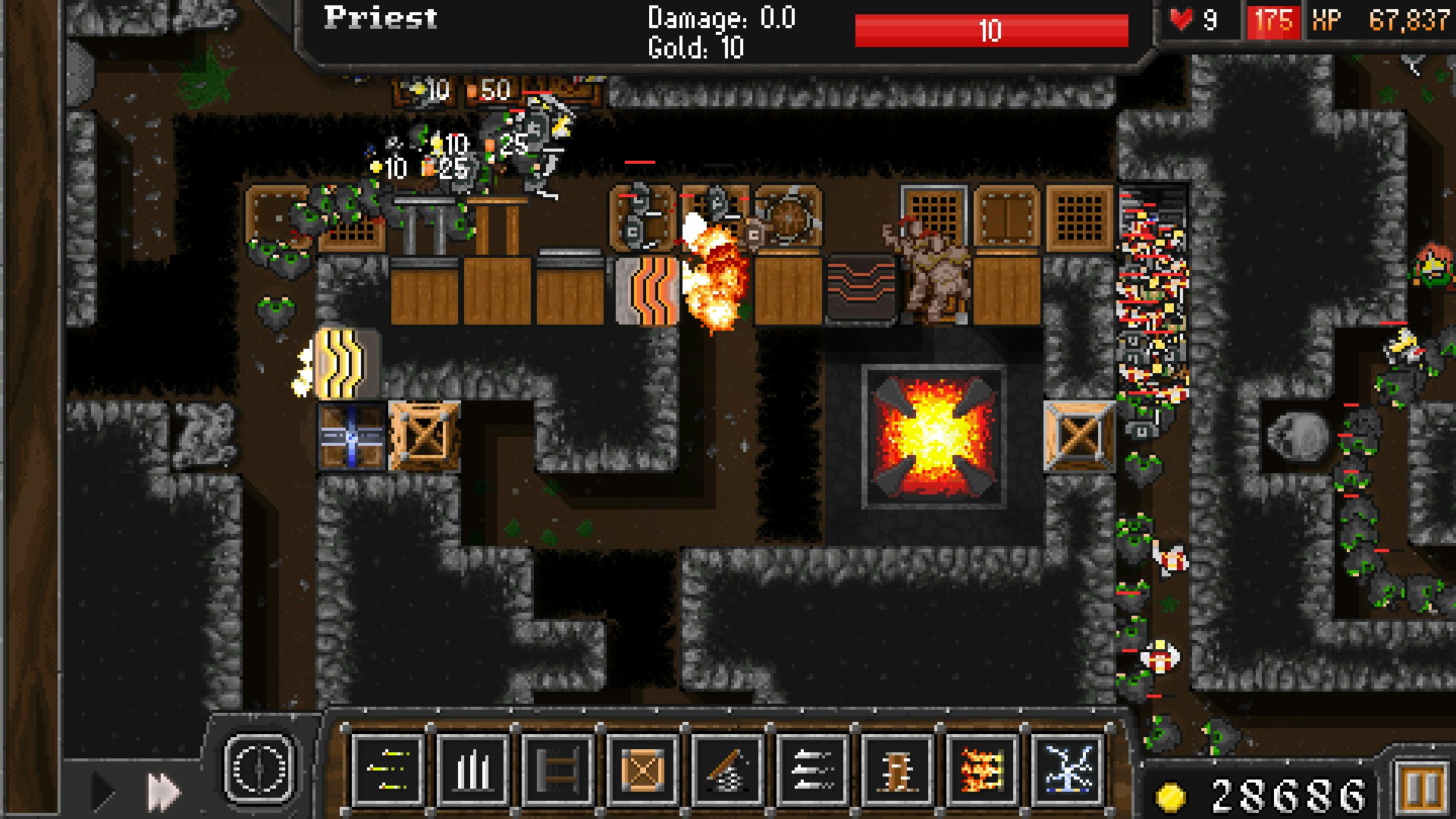Select the spike trap icon
The height and width of the screenshot is (819, 1456).
[x=472, y=768]
